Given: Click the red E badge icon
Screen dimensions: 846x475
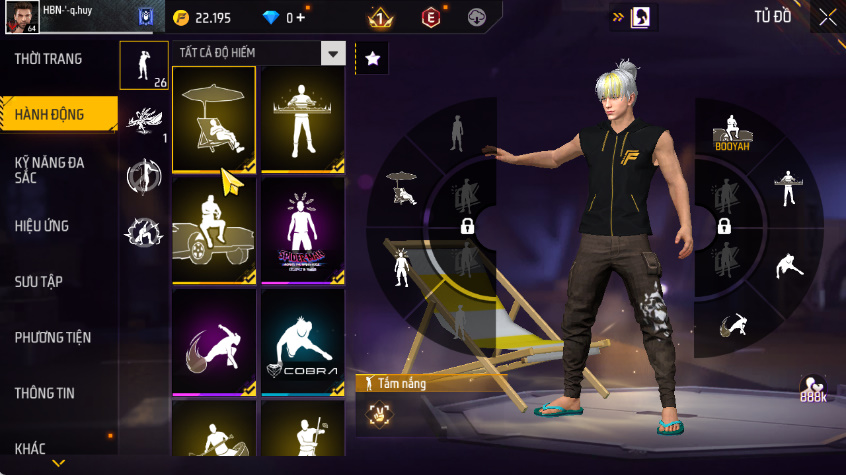Looking at the screenshot, I should click(x=430, y=17).
